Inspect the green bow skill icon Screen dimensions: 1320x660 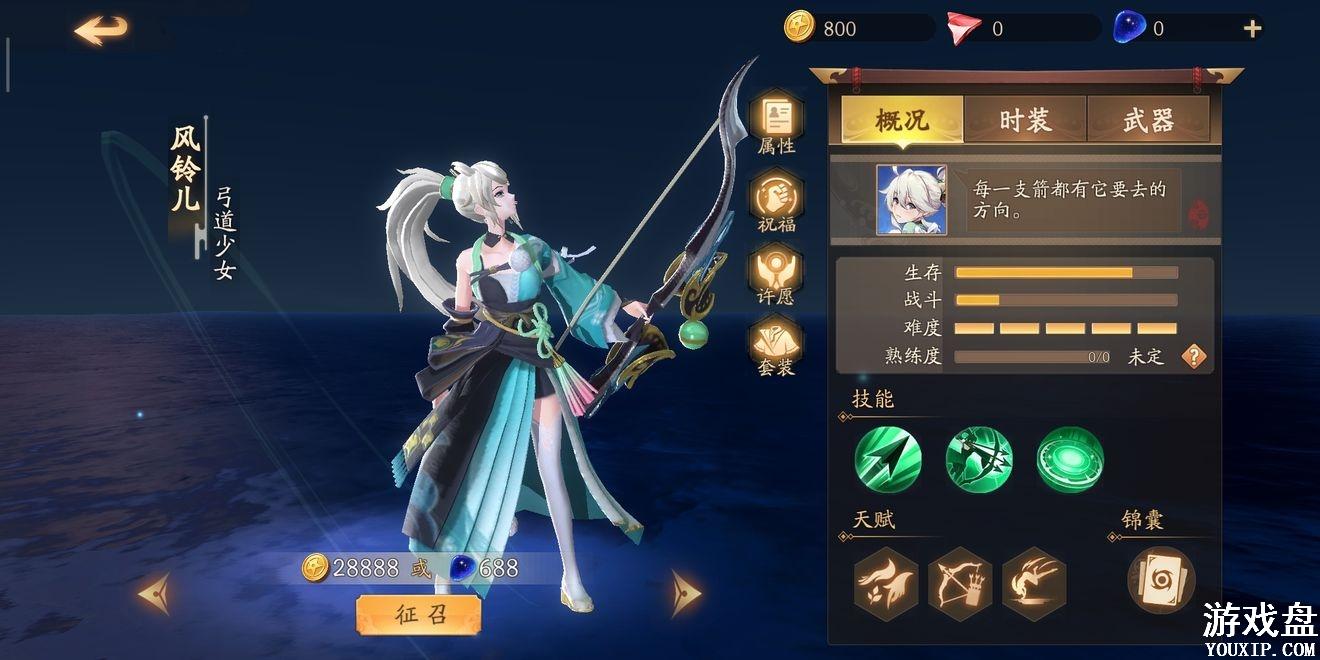pyautogui.click(x=979, y=460)
